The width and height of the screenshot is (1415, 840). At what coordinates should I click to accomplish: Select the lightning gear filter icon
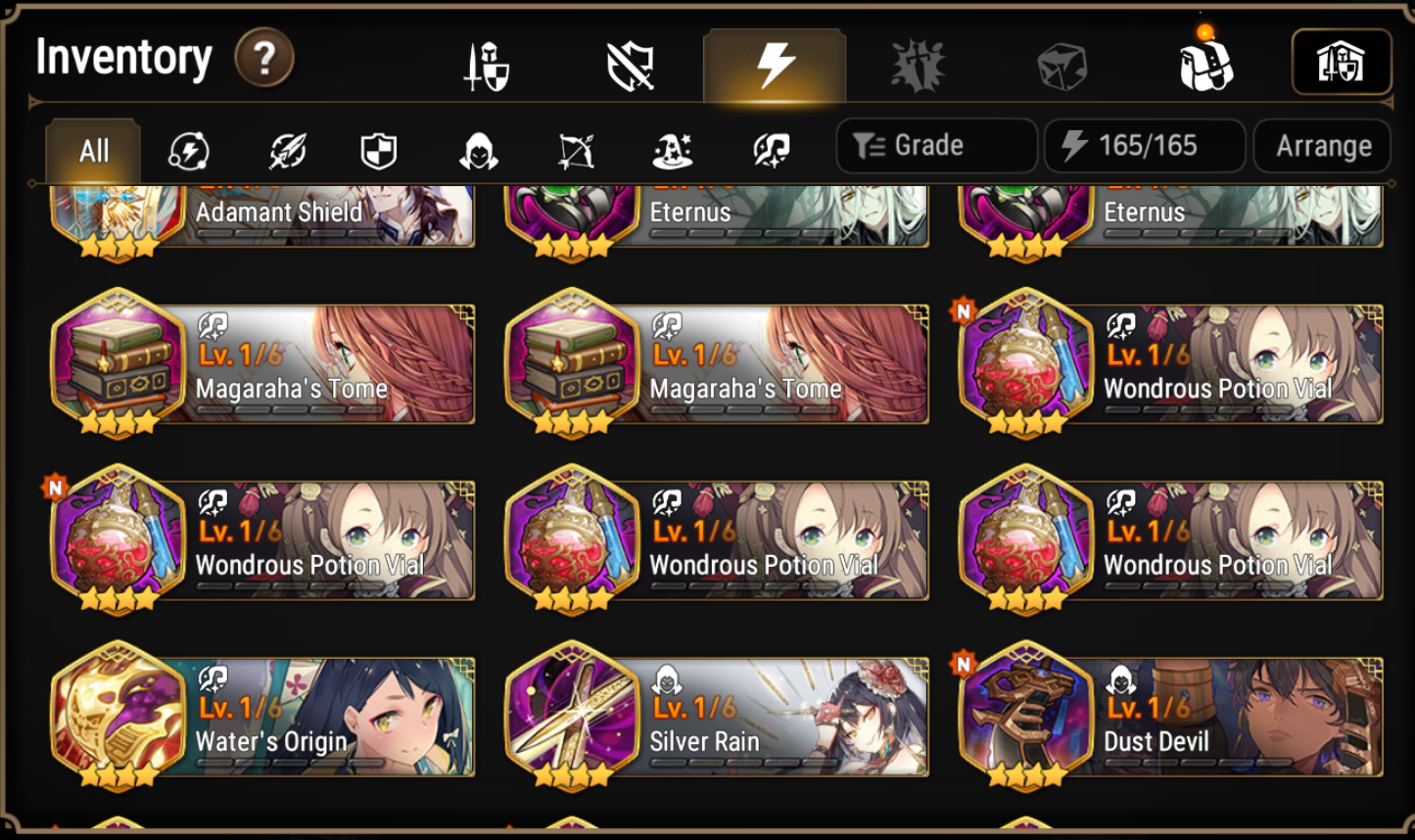click(x=188, y=149)
